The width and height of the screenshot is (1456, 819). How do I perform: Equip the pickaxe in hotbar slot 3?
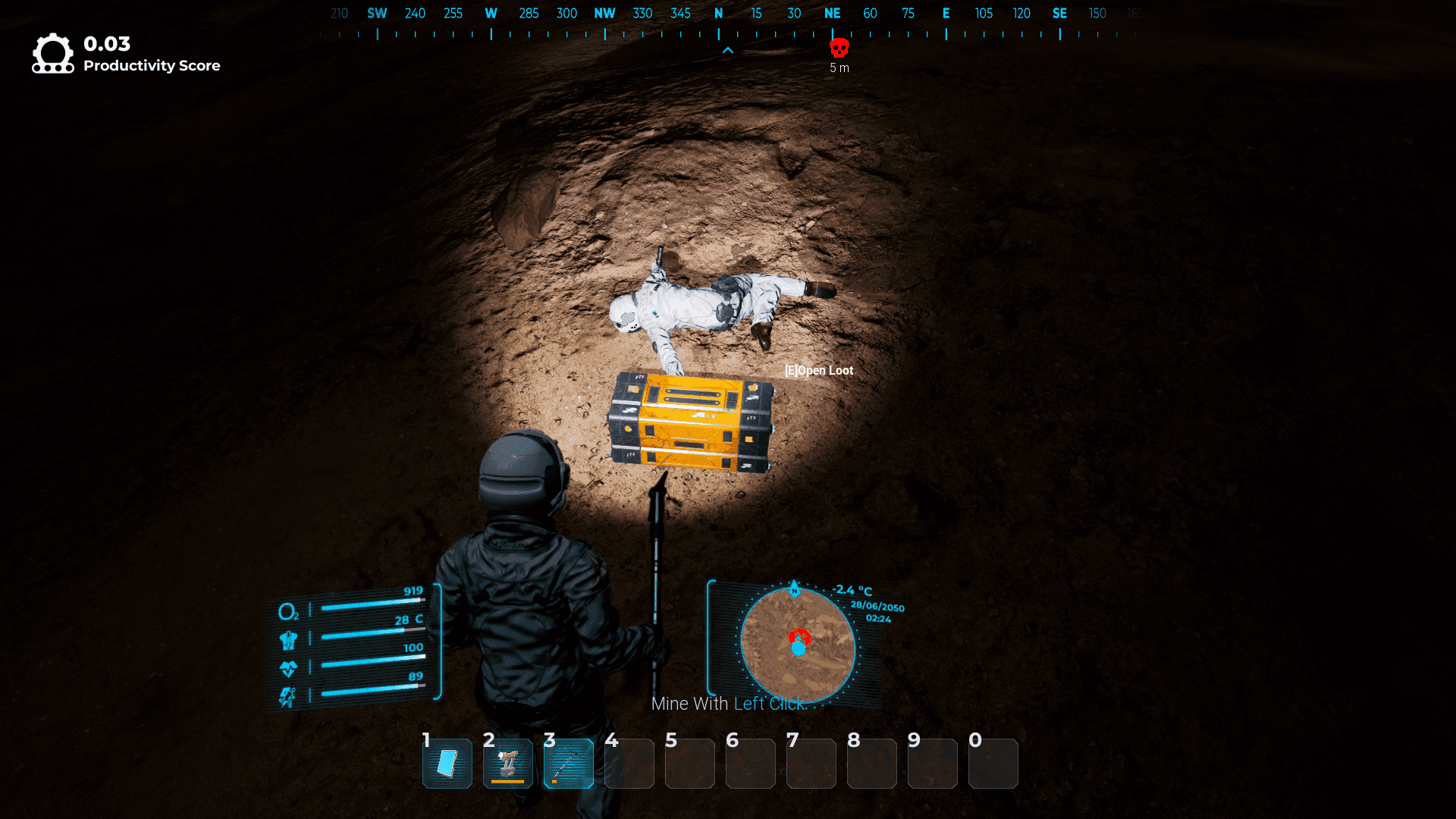pyautogui.click(x=569, y=764)
